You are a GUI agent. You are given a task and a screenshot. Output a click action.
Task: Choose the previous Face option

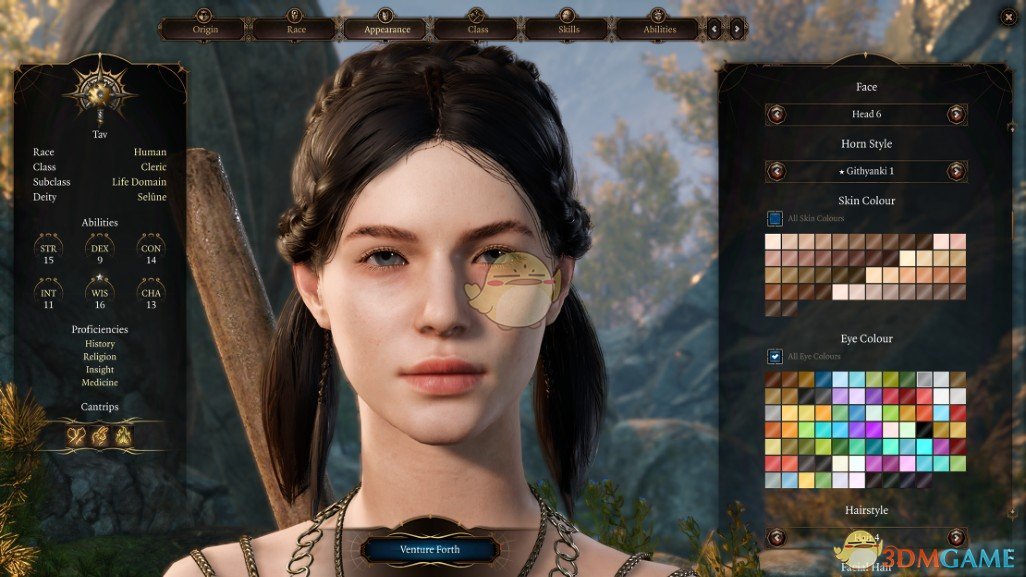(x=777, y=114)
